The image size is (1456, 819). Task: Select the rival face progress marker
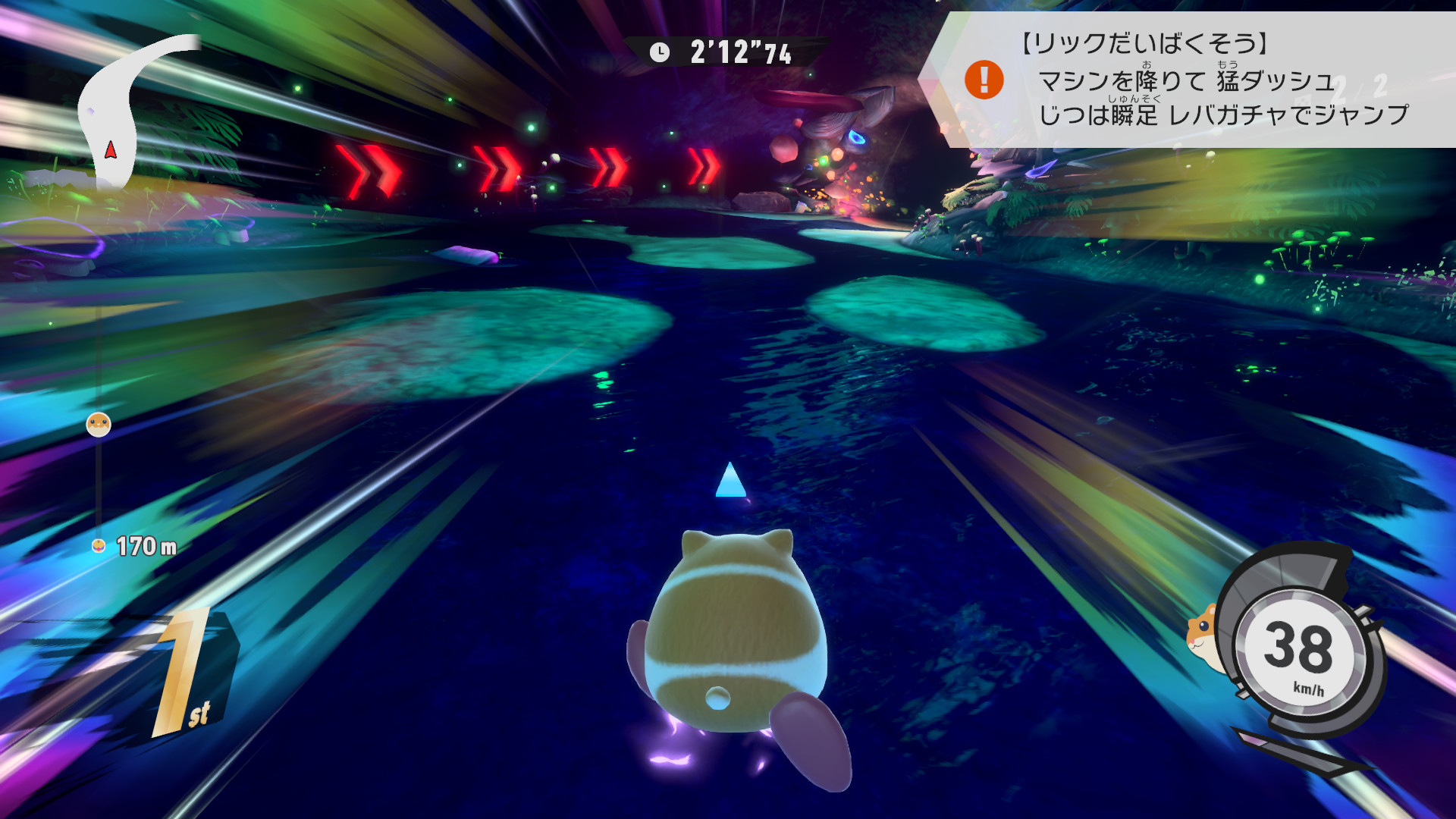(99, 424)
